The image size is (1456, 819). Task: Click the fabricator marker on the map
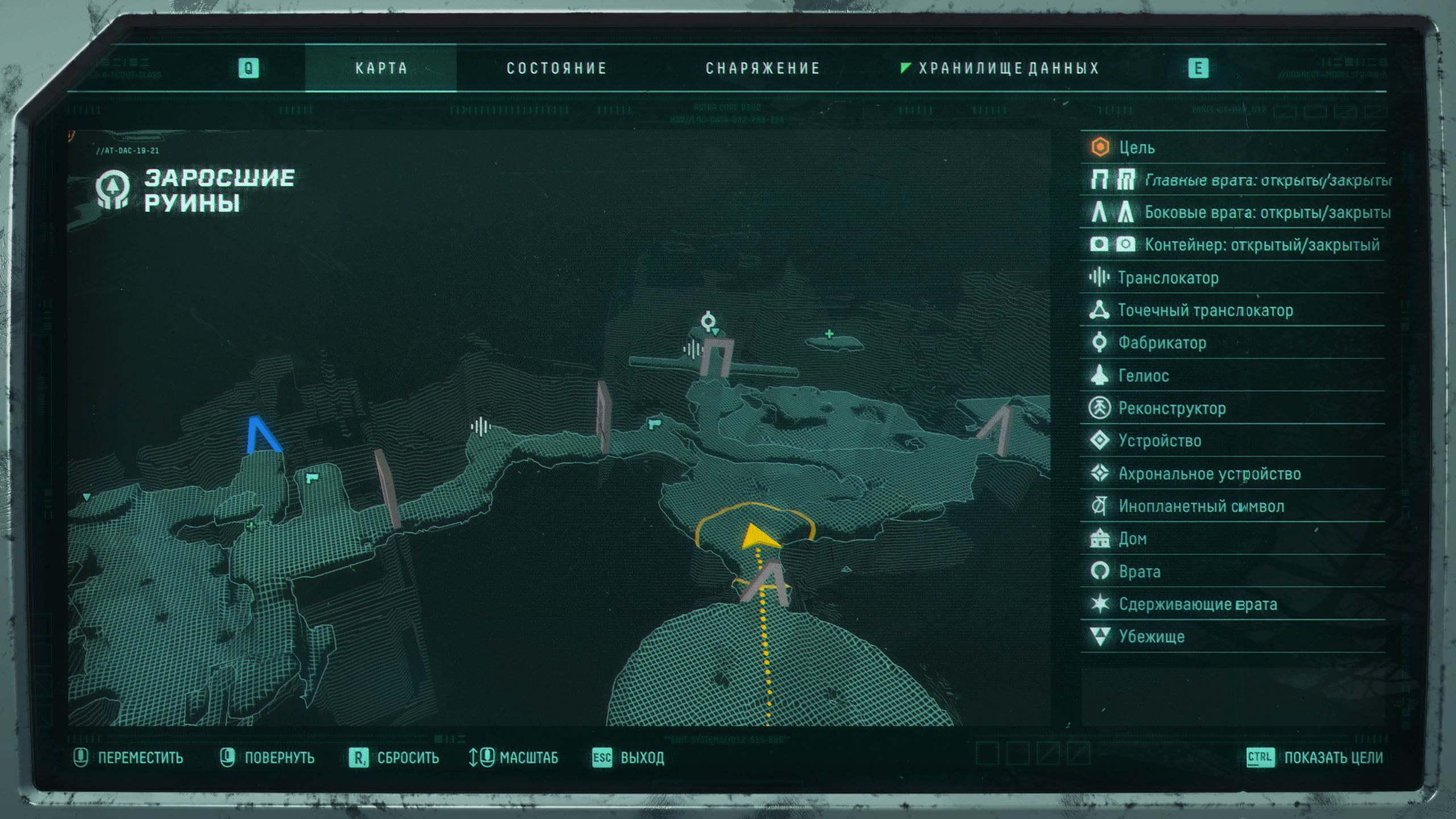pos(708,321)
